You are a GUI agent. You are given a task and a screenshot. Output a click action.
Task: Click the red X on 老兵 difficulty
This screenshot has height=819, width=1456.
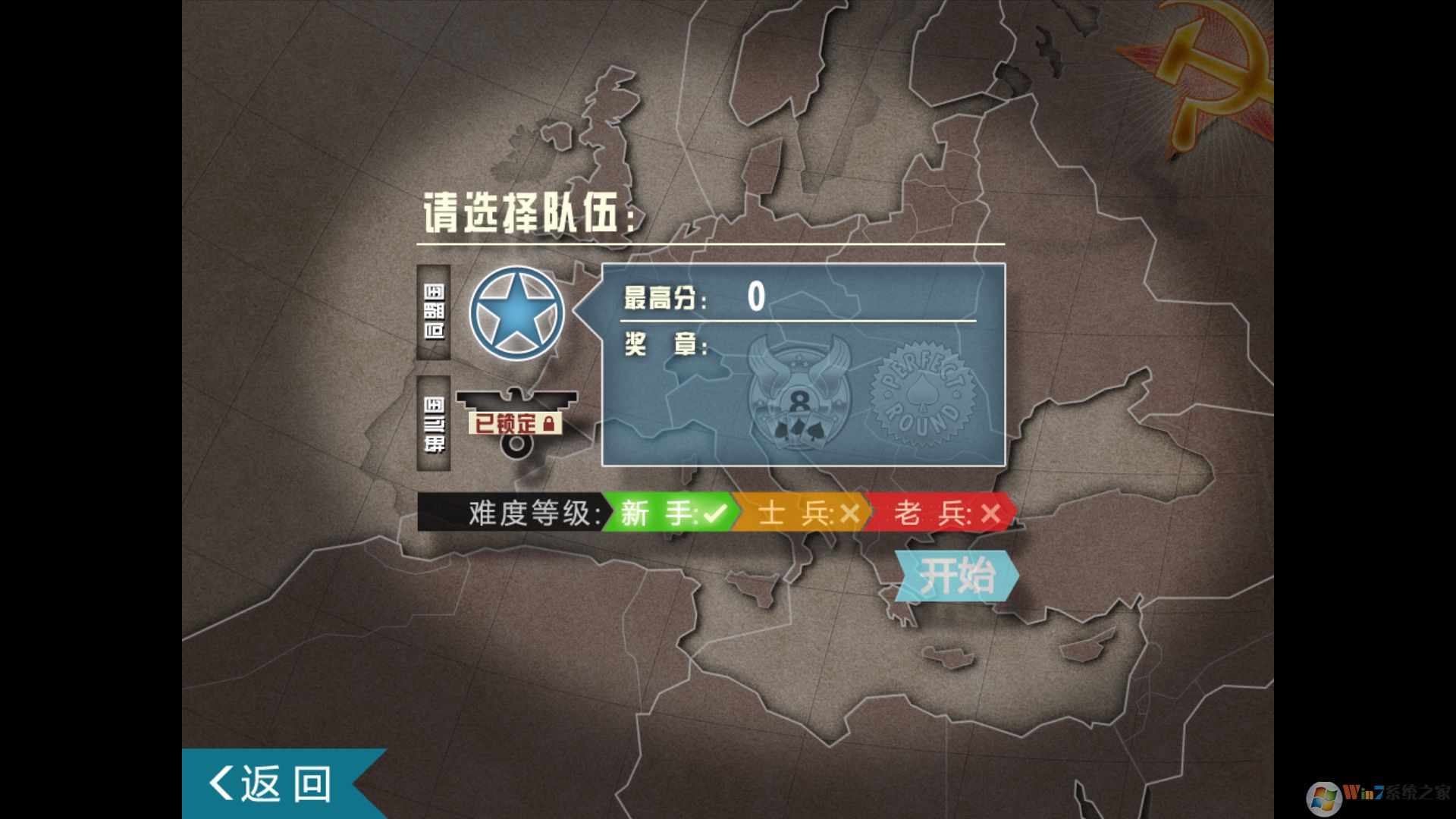coord(990,513)
